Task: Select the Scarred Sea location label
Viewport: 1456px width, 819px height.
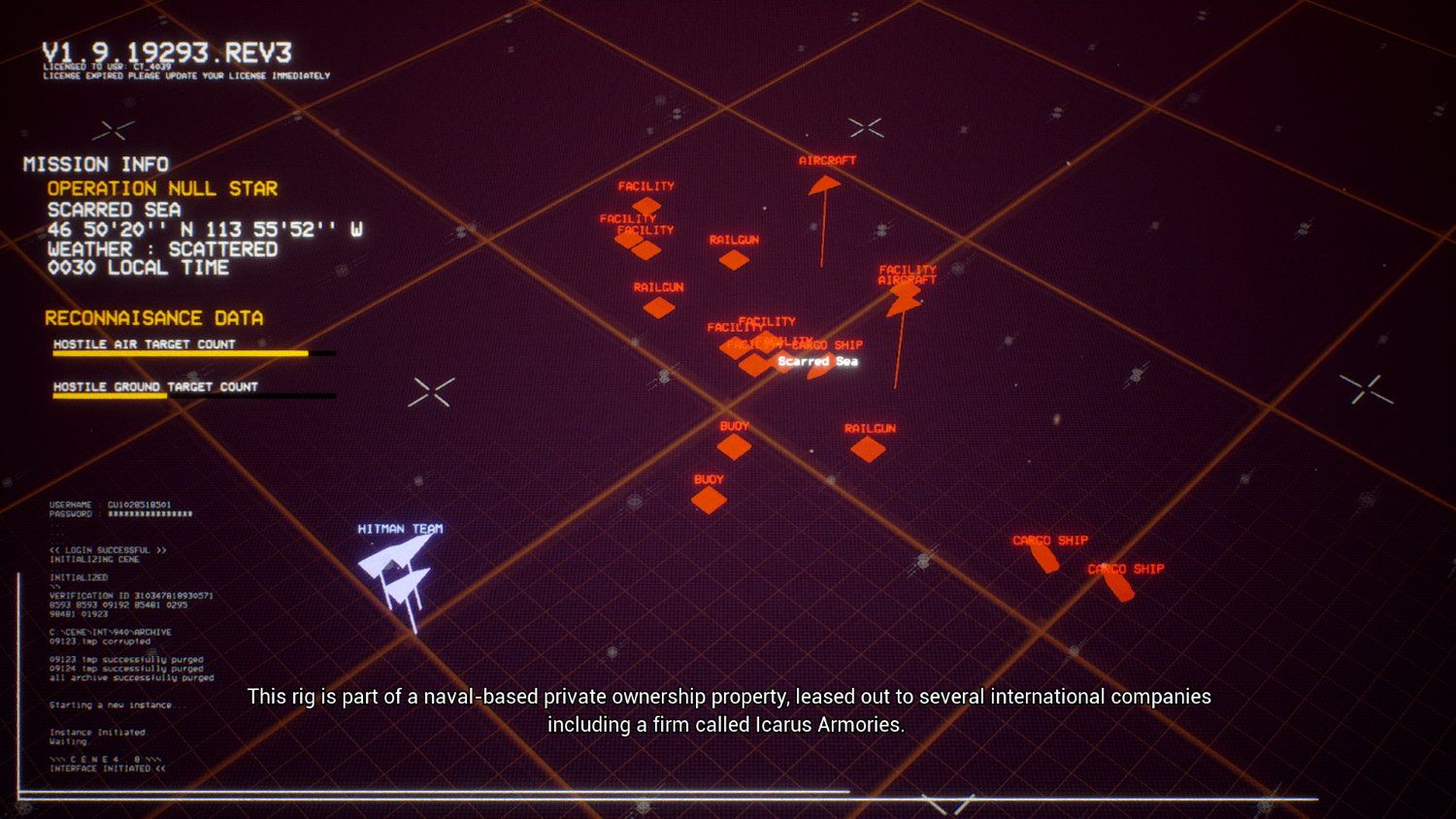Action: [x=817, y=361]
